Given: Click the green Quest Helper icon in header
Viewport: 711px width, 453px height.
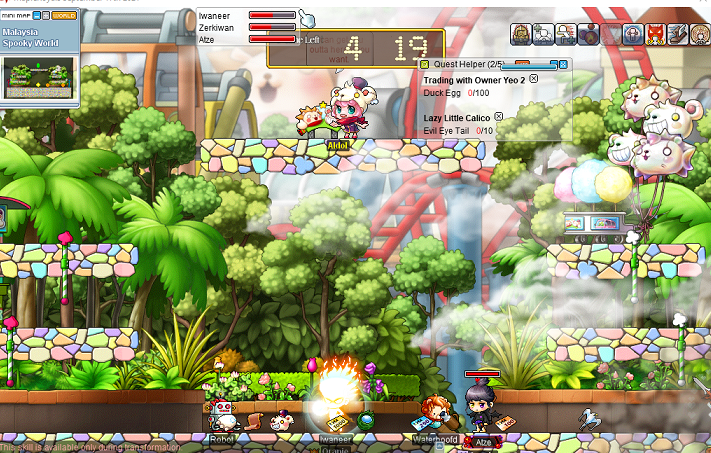Looking at the screenshot, I should pos(424,64).
